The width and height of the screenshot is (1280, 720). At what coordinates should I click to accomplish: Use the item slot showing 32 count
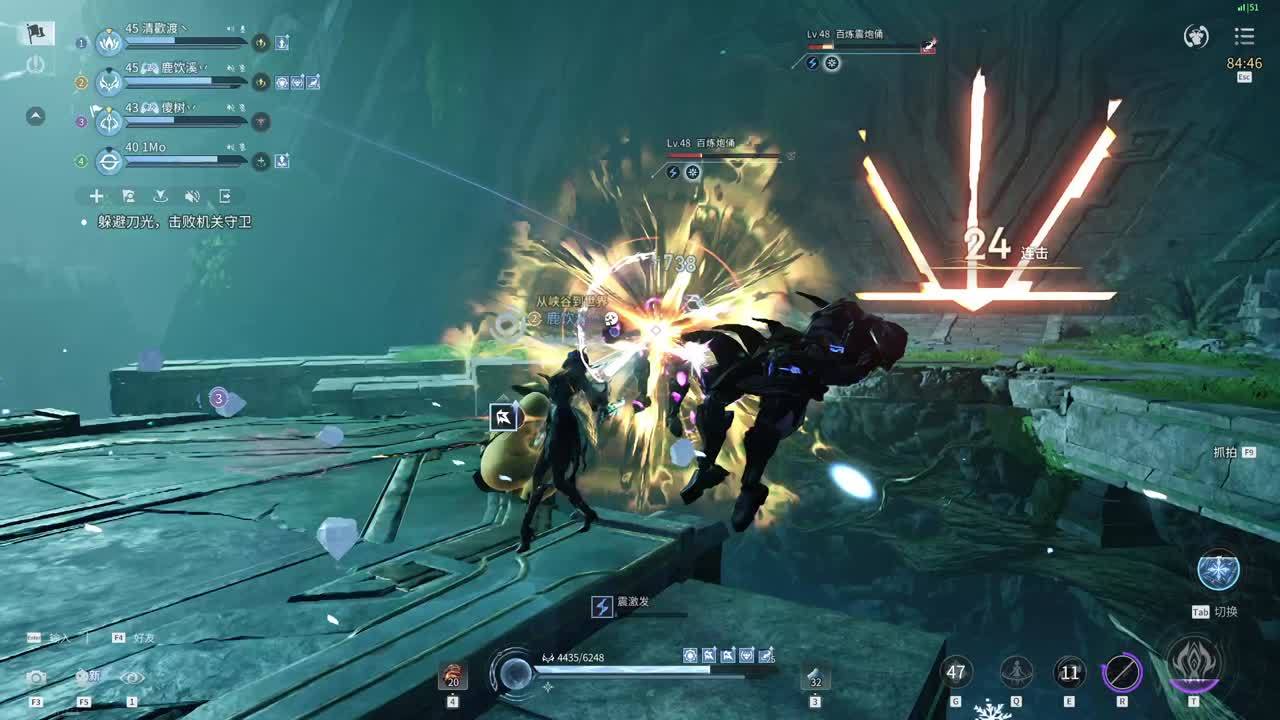pyautogui.click(x=815, y=676)
